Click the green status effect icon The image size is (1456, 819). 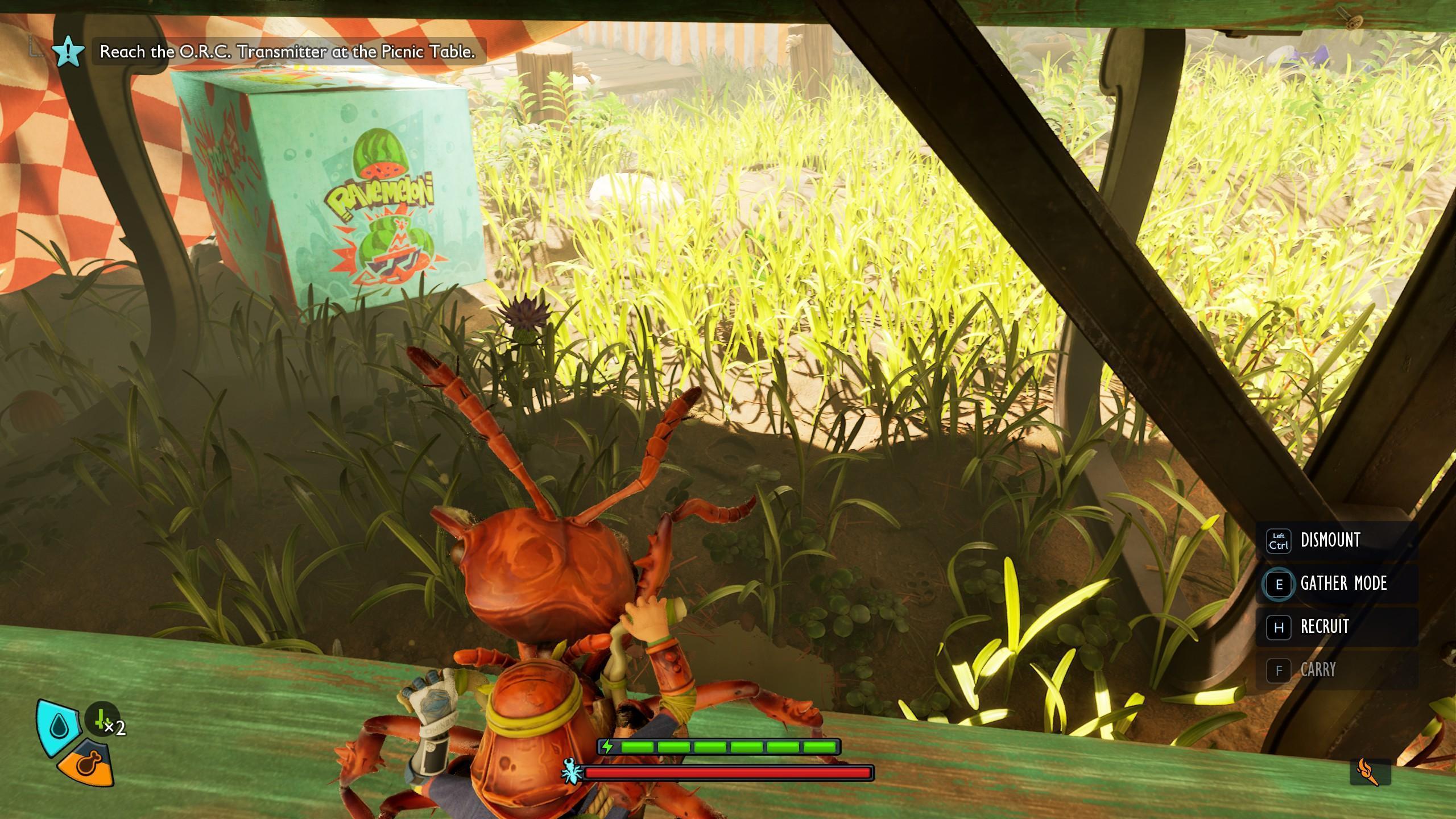click(x=102, y=719)
